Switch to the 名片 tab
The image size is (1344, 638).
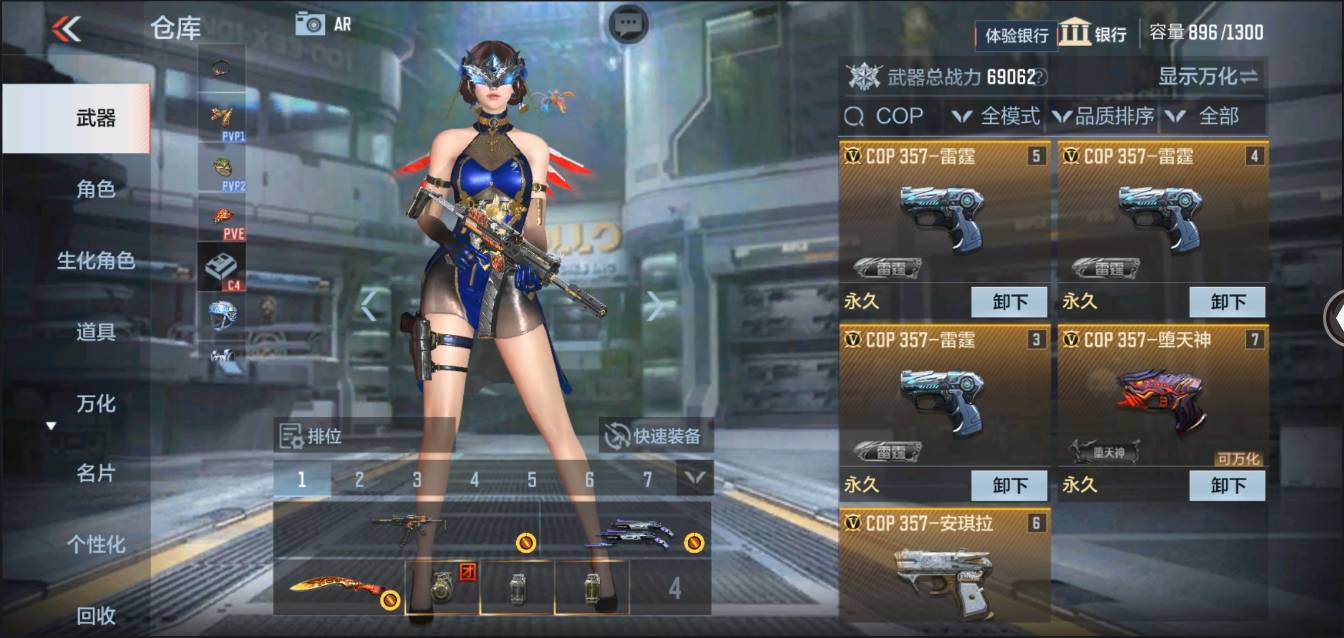click(96, 473)
